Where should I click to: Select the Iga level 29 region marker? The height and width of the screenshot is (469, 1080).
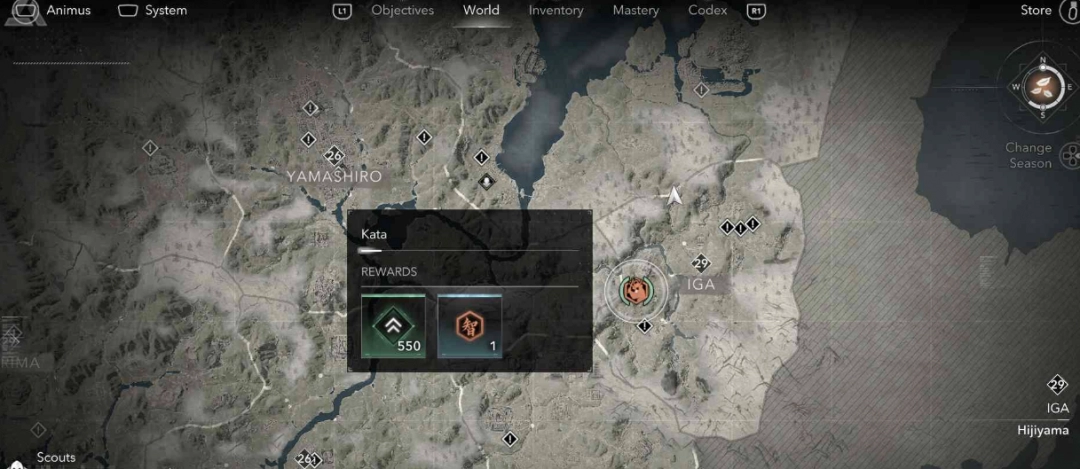pyautogui.click(x=701, y=264)
